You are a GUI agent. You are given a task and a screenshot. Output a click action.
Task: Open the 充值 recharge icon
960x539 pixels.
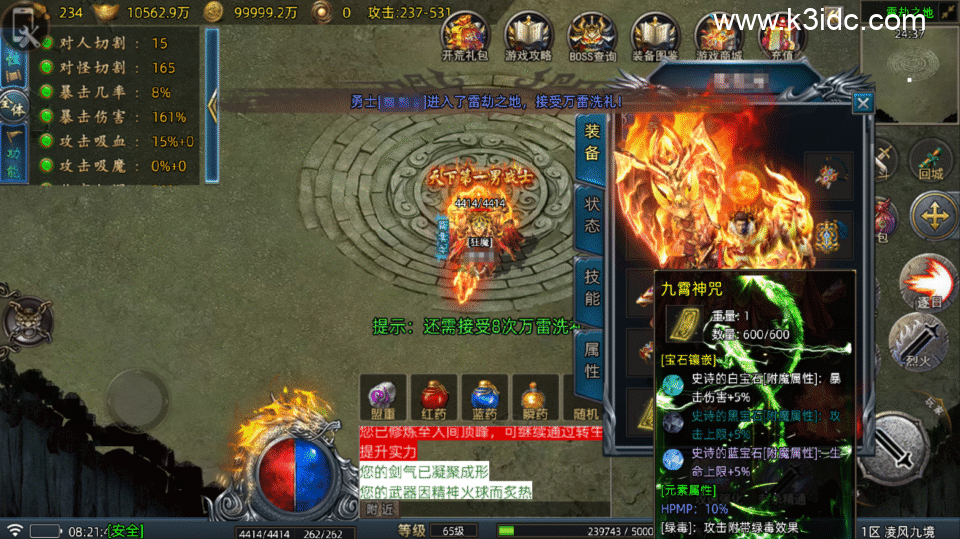tap(781, 36)
